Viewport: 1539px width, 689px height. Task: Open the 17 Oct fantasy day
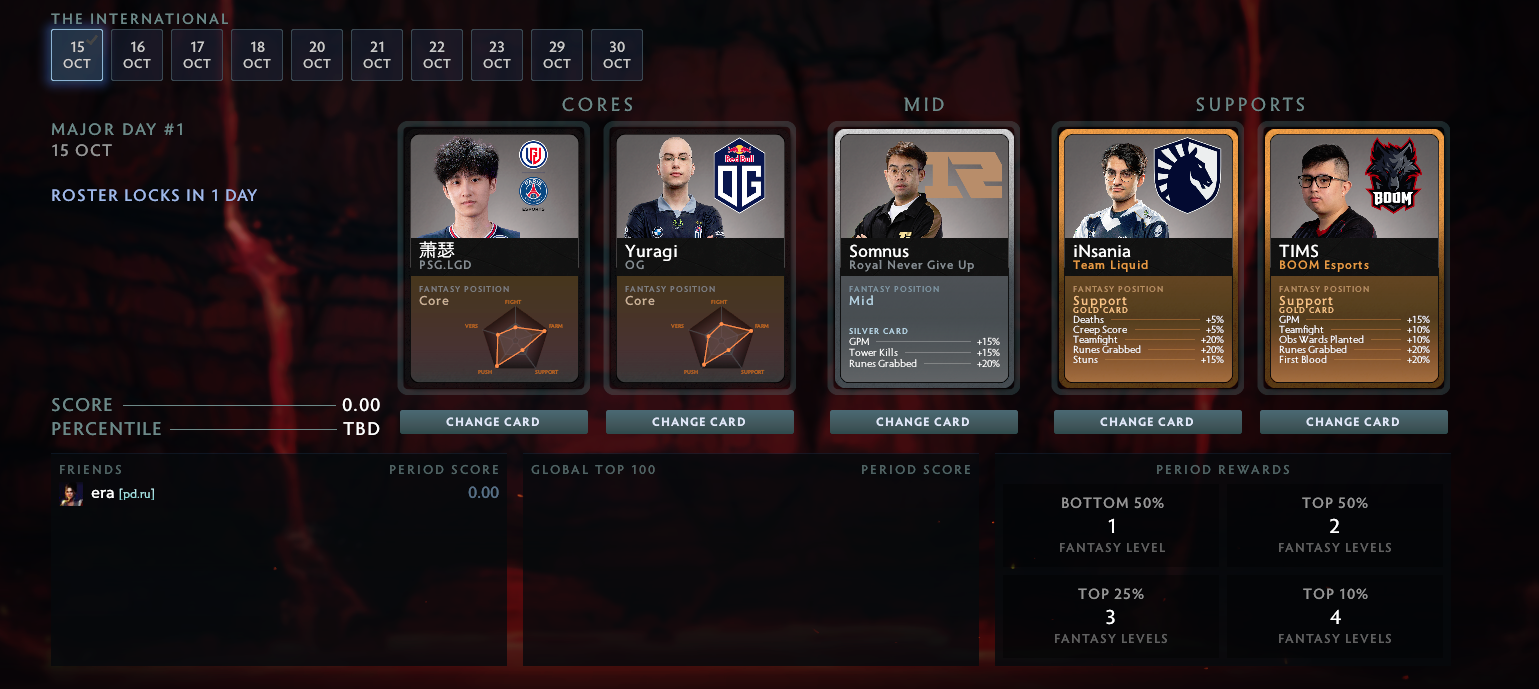click(197, 55)
